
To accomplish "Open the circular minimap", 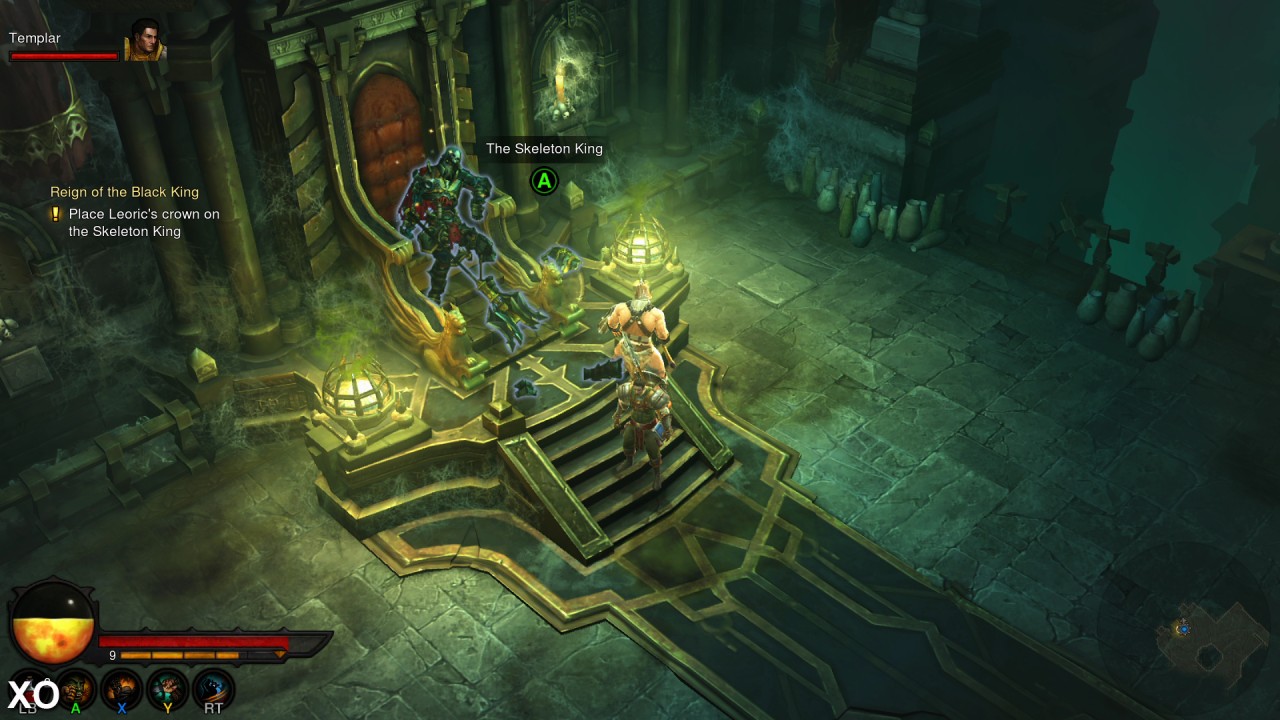I will [x=1187, y=629].
